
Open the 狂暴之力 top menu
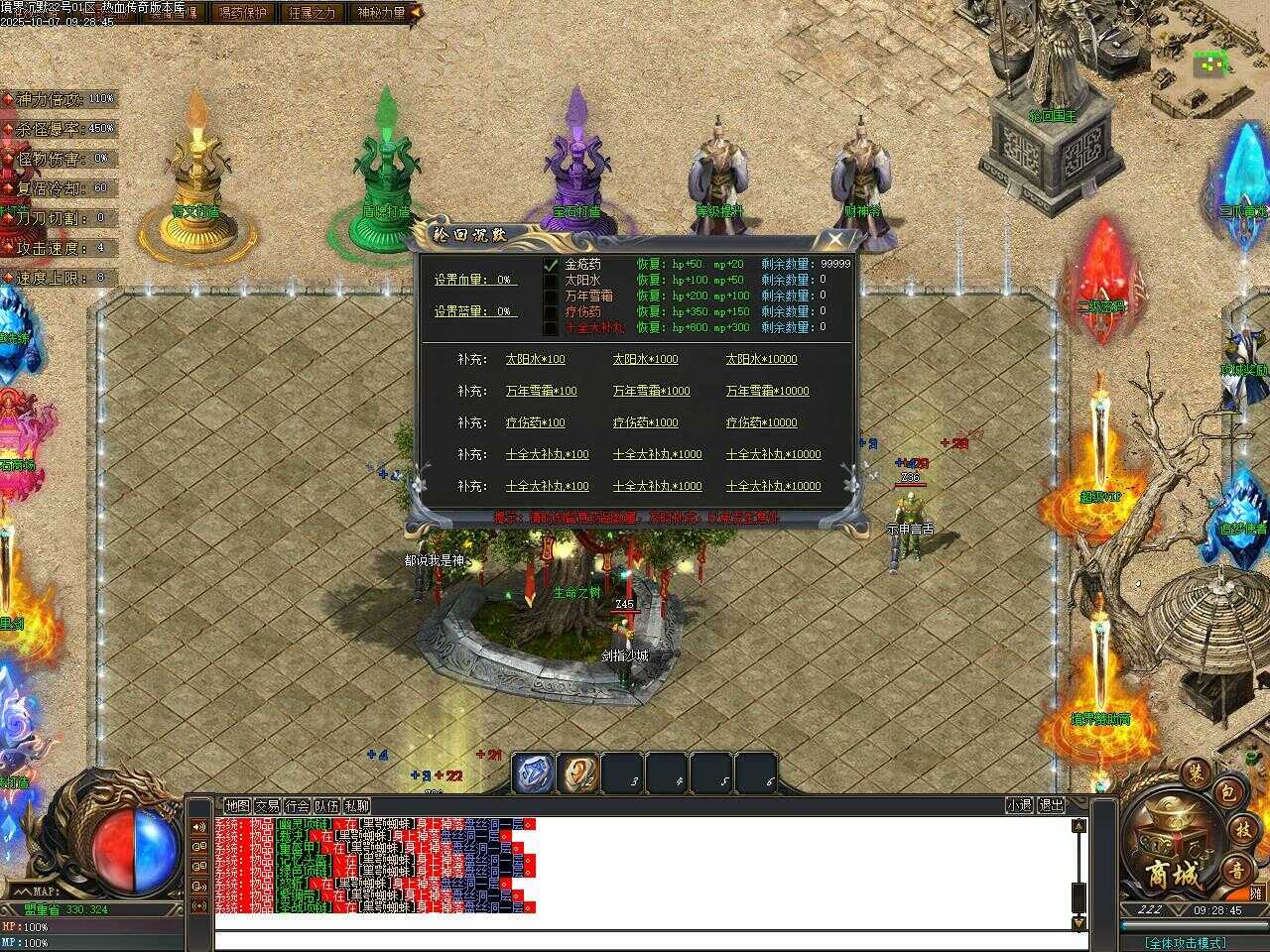pos(312,13)
